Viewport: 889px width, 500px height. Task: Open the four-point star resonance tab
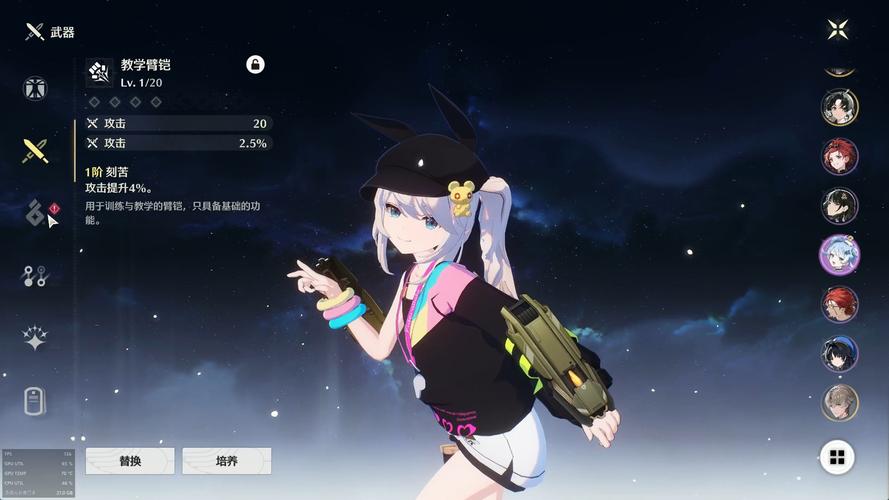(36, 339)
